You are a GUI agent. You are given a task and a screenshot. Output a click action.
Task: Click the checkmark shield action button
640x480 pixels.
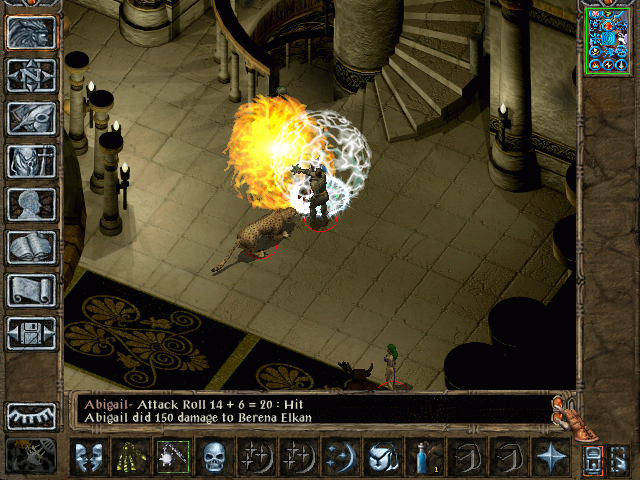pos(382,457)
